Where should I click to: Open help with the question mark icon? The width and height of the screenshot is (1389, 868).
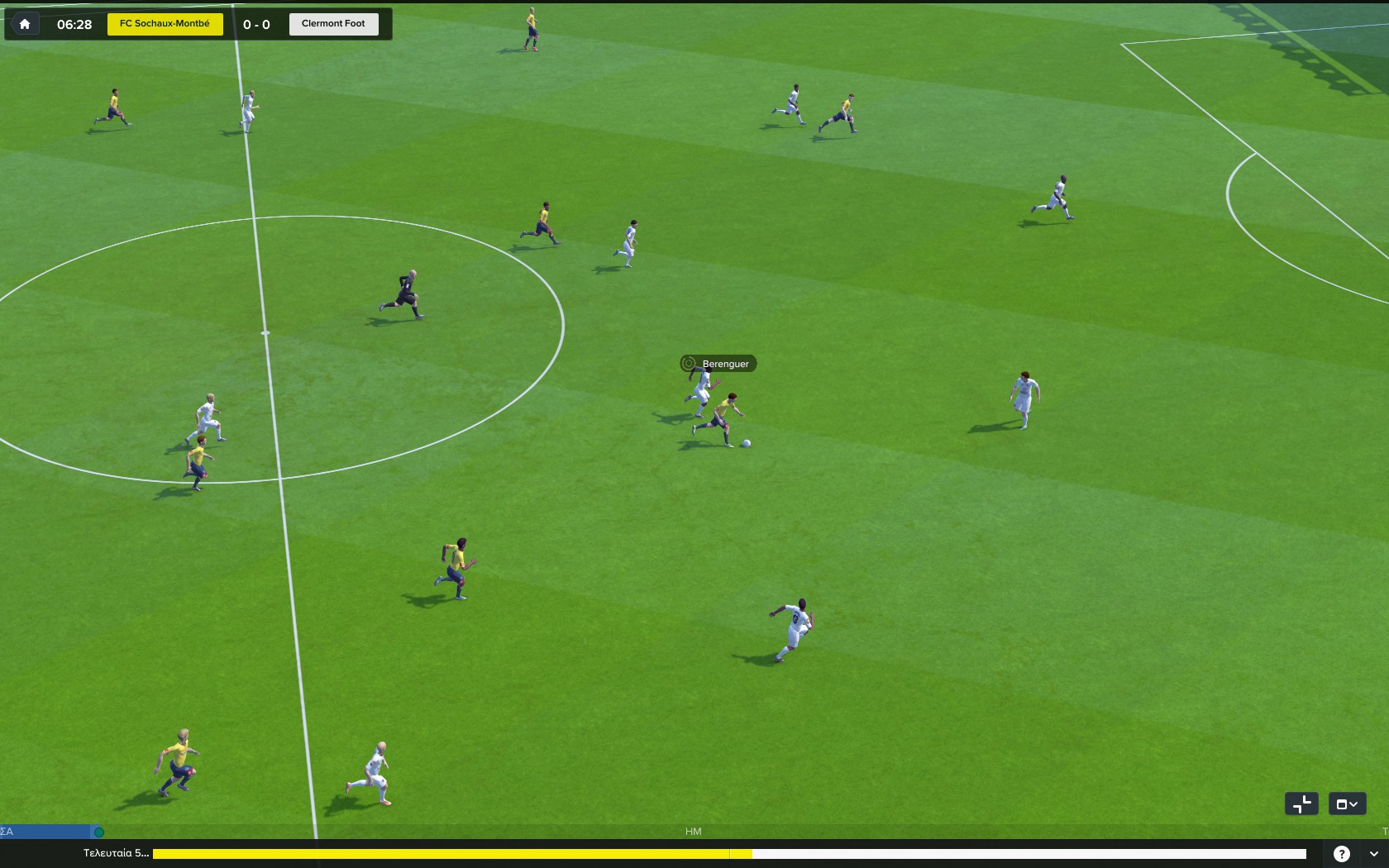[x=1342, y=854]
